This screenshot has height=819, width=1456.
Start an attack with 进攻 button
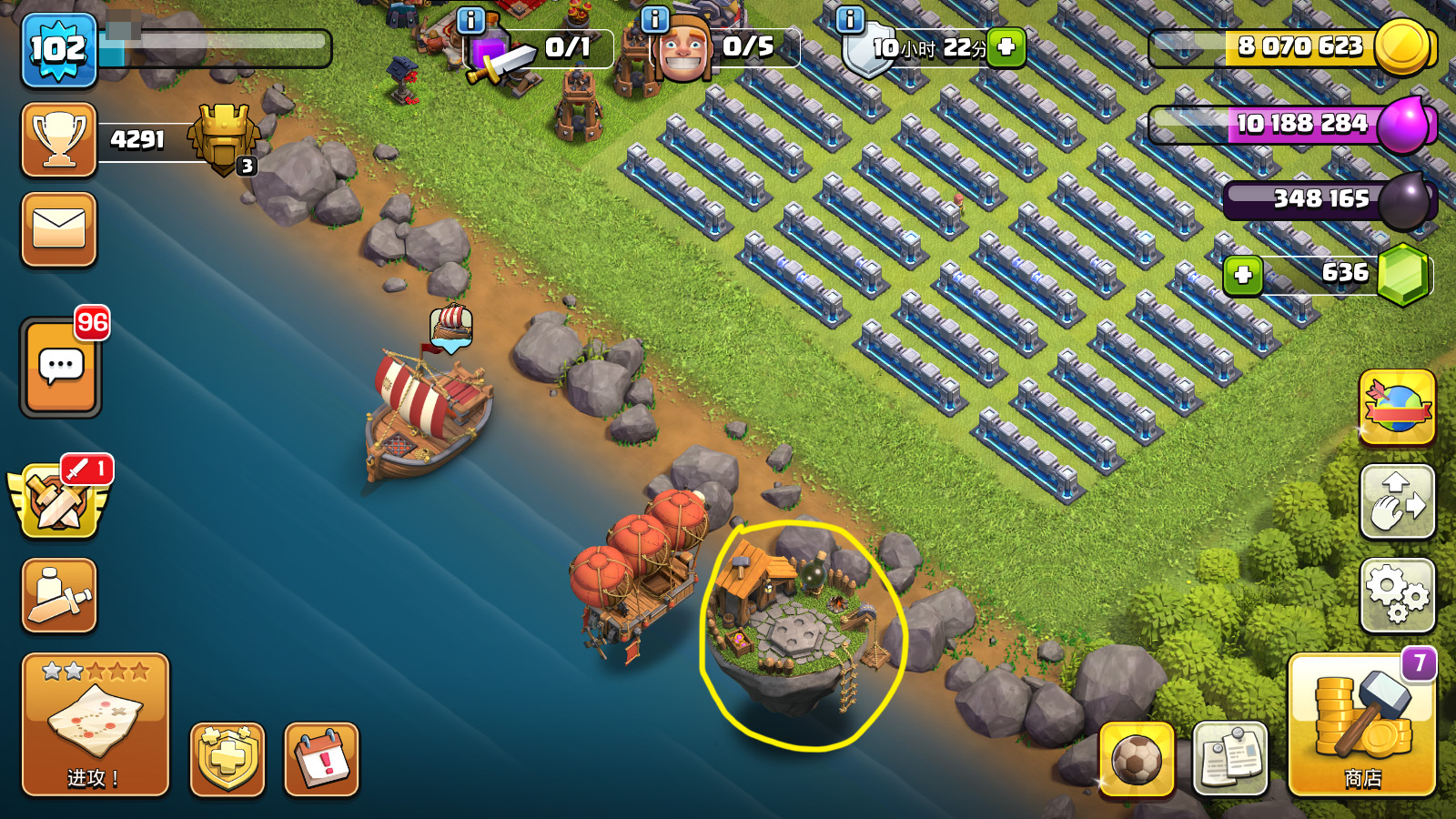point(96,724)
